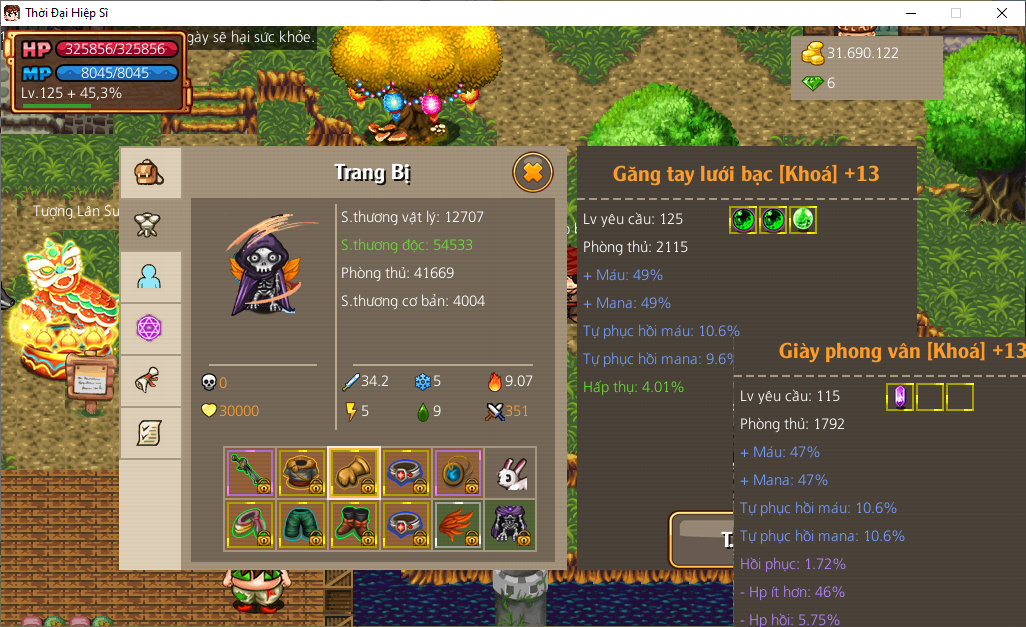Switch to the checklist tab
Screen dimensions: 1026x627
pyautogui.click(x=150, y=433)
